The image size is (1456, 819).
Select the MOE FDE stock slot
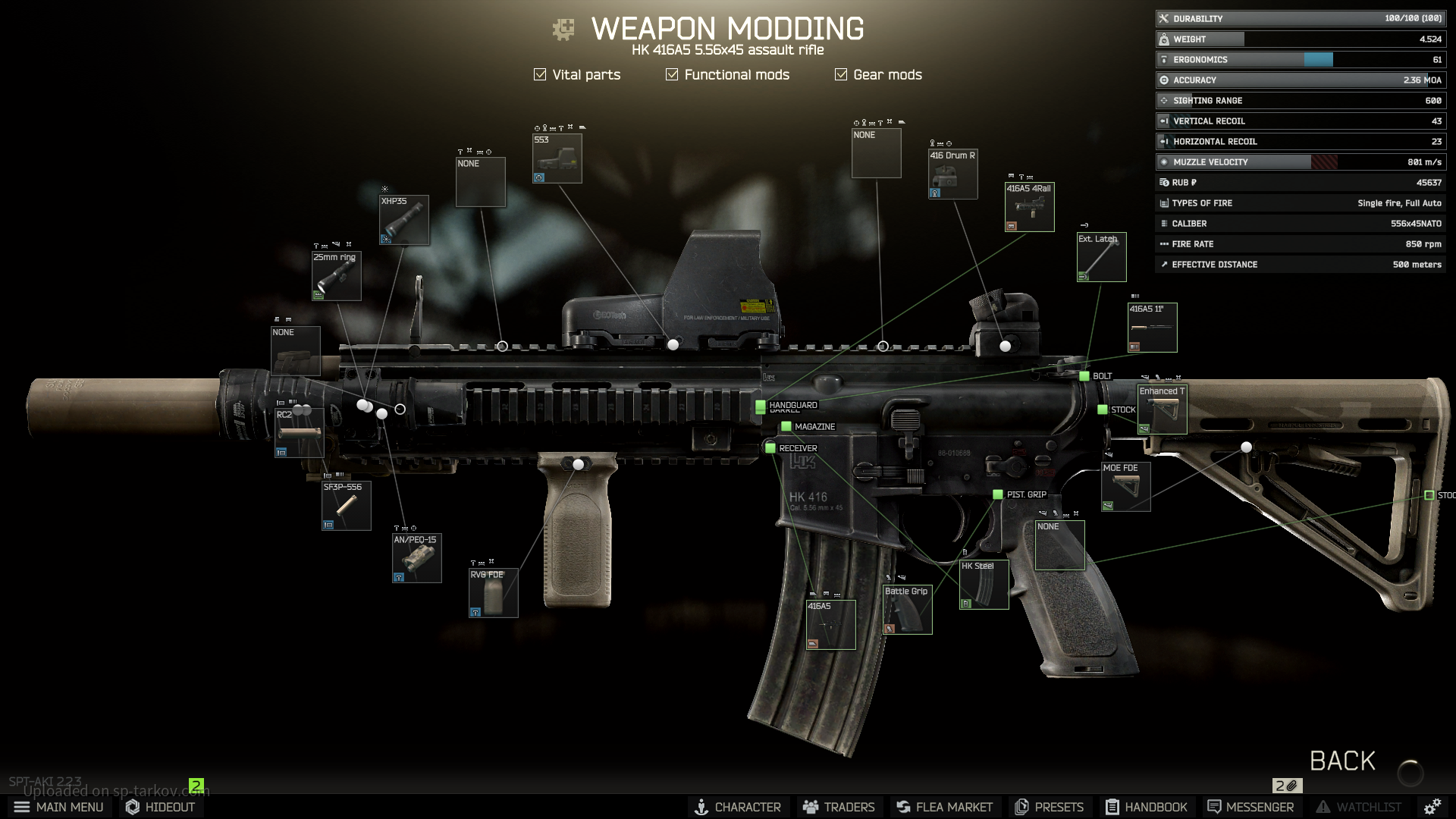click(1126, 487)
